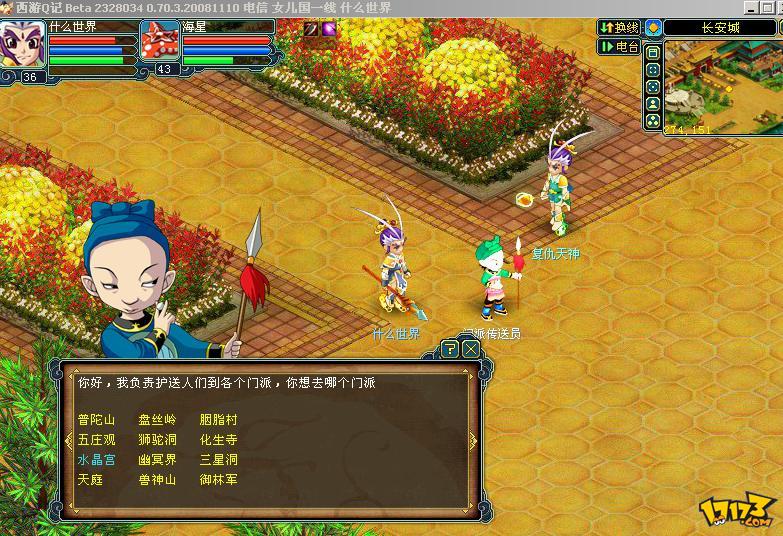Image resolution: width=783 pixels, height=536 pixels.
Task: Close the teleporter dialogue box
Action: tap(470, 349)
